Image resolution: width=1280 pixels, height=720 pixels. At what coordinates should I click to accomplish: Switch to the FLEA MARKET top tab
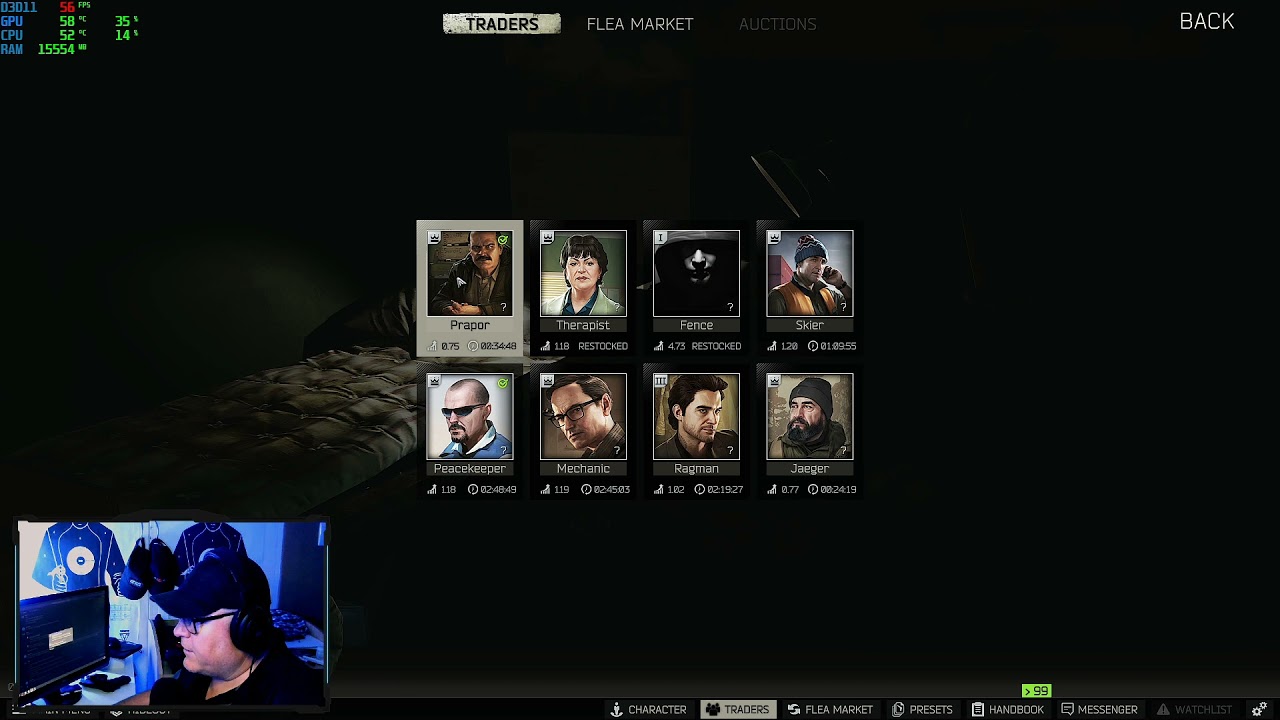click(x=640, y=23)
